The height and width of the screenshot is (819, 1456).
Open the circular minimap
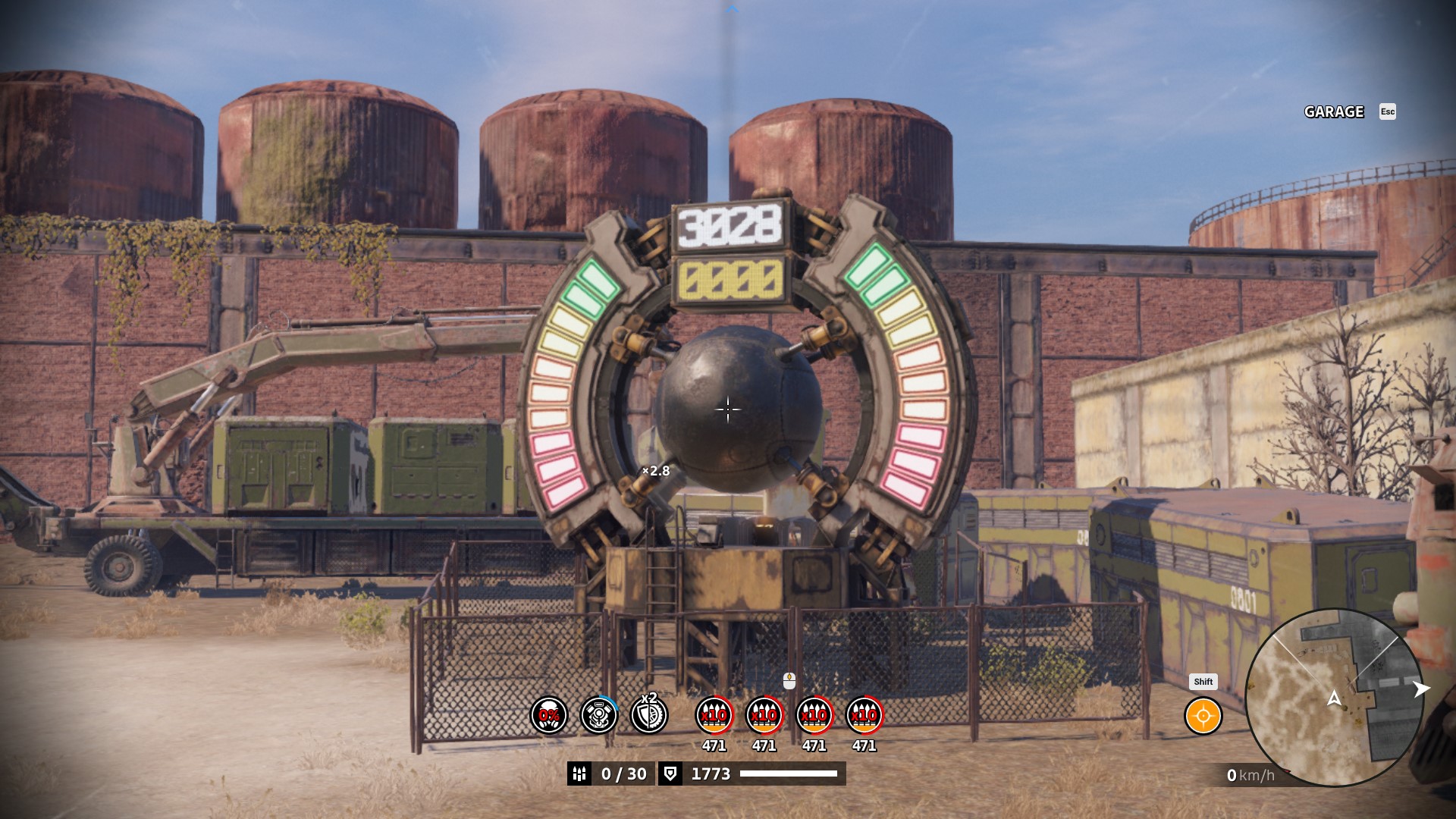(1334, 698)
